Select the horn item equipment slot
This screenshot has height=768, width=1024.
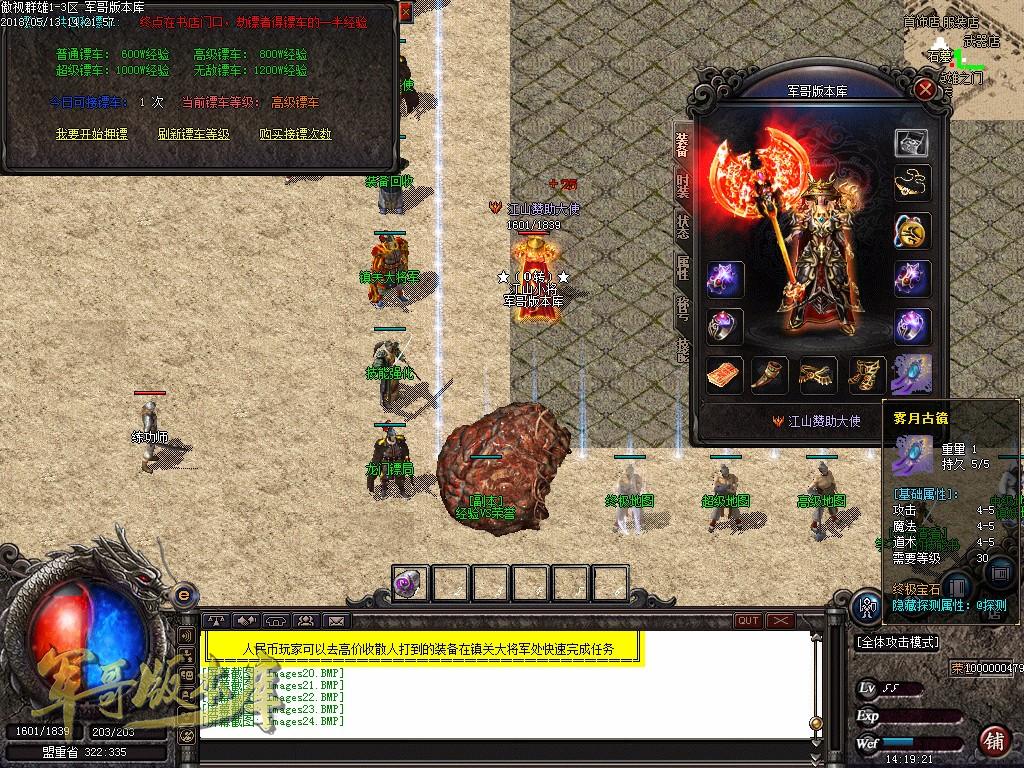pos(770,375)
